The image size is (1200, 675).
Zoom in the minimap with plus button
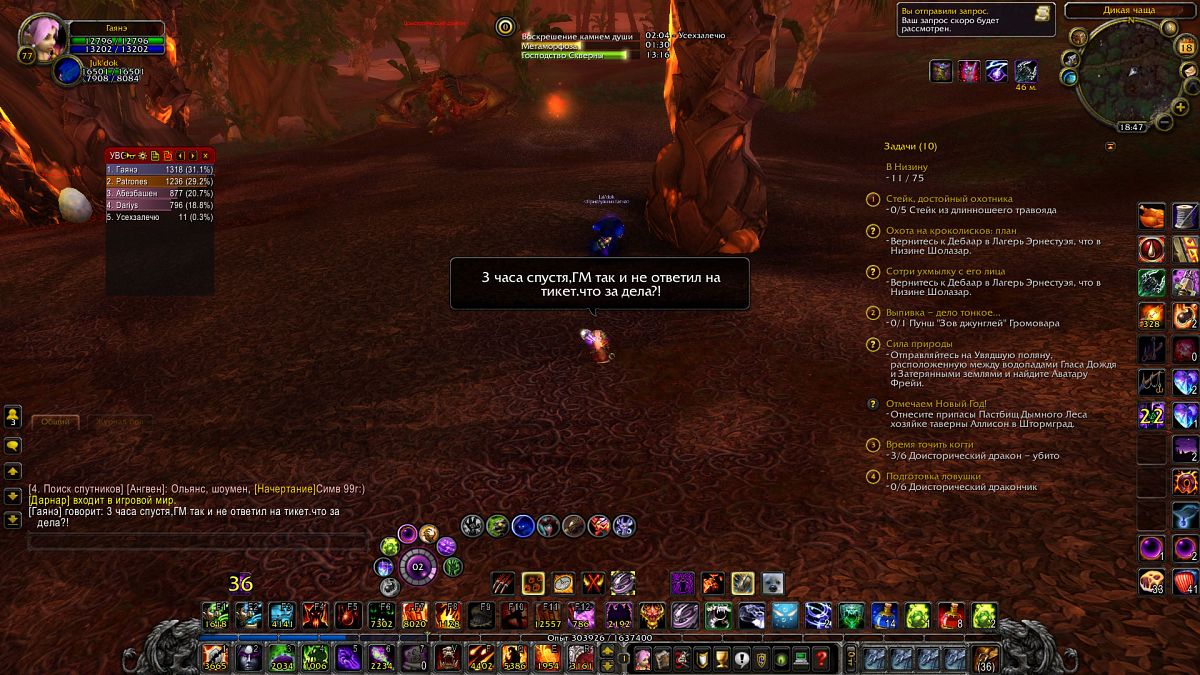pos(1178,106)
